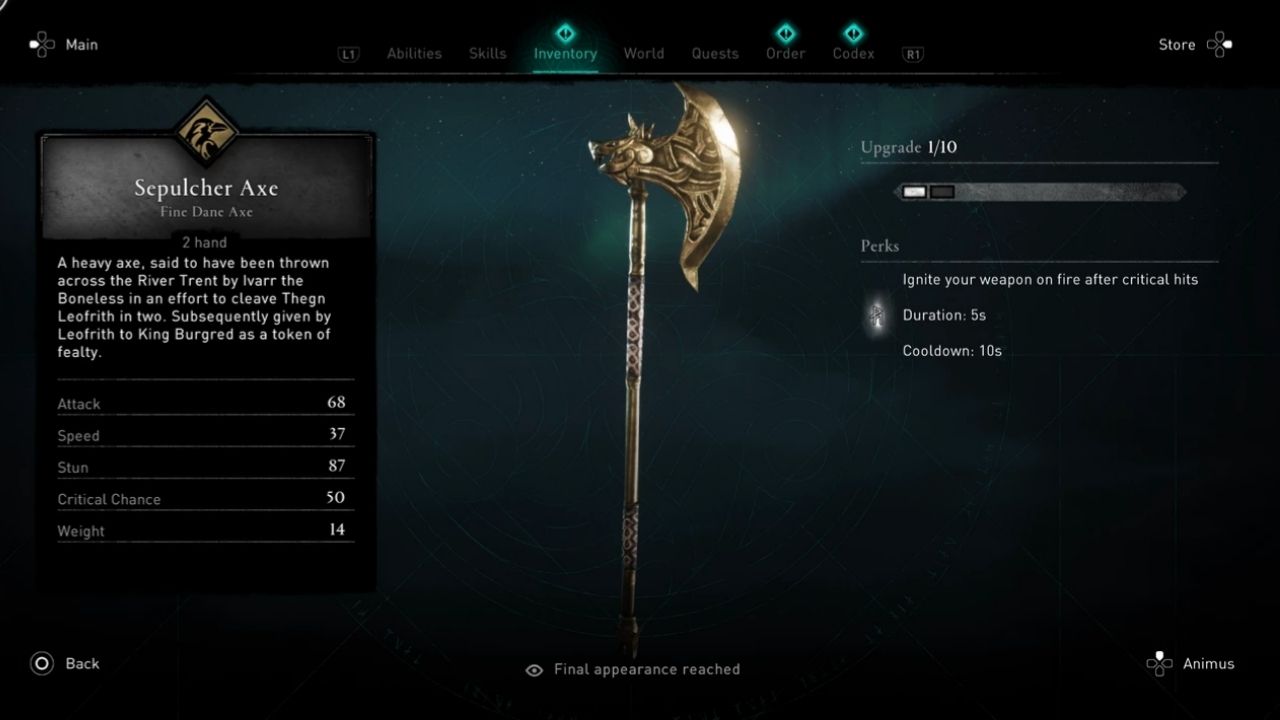Screen dimensions: 1280x720
Task: Click the D-pad icon beside Main
Action: [38, 44]
